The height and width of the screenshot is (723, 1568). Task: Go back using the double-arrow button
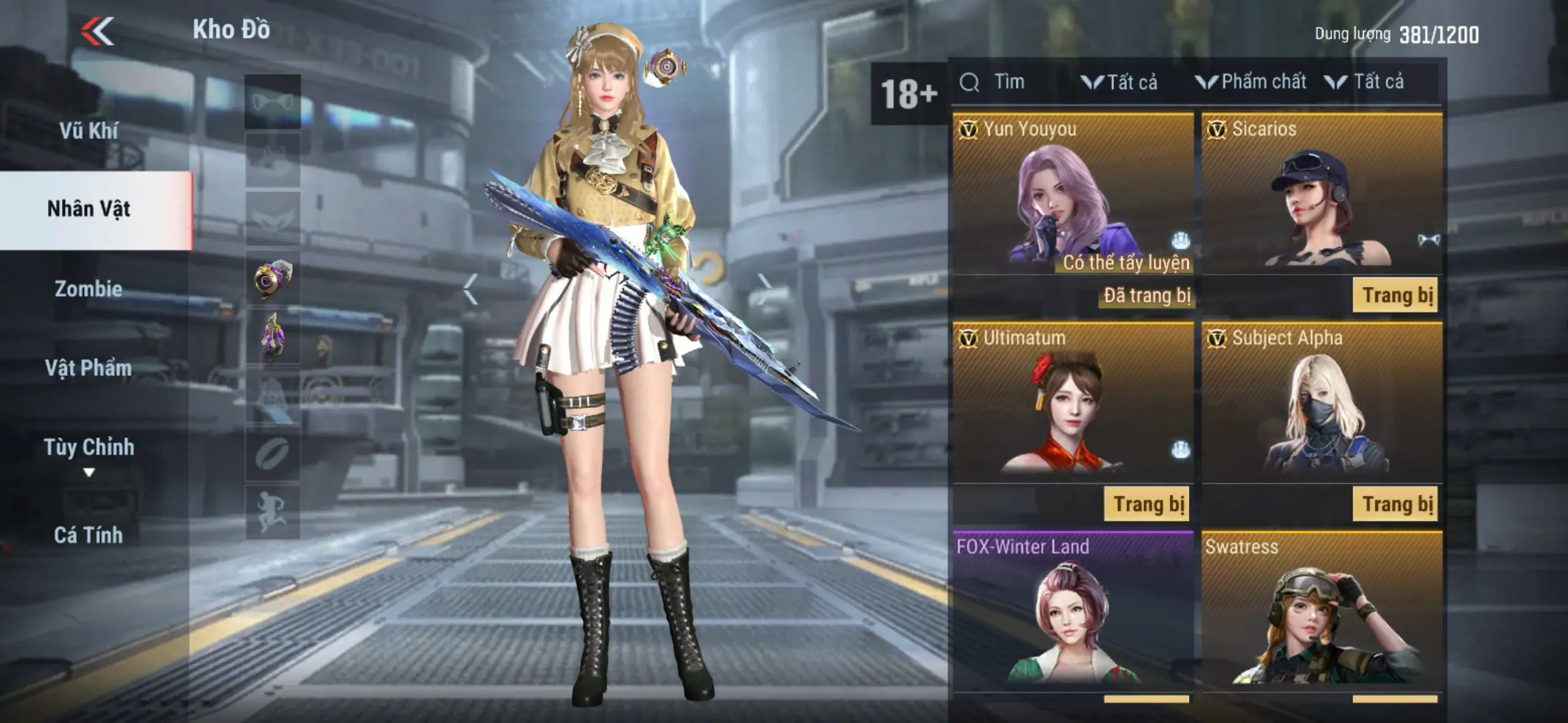point(98,31)
